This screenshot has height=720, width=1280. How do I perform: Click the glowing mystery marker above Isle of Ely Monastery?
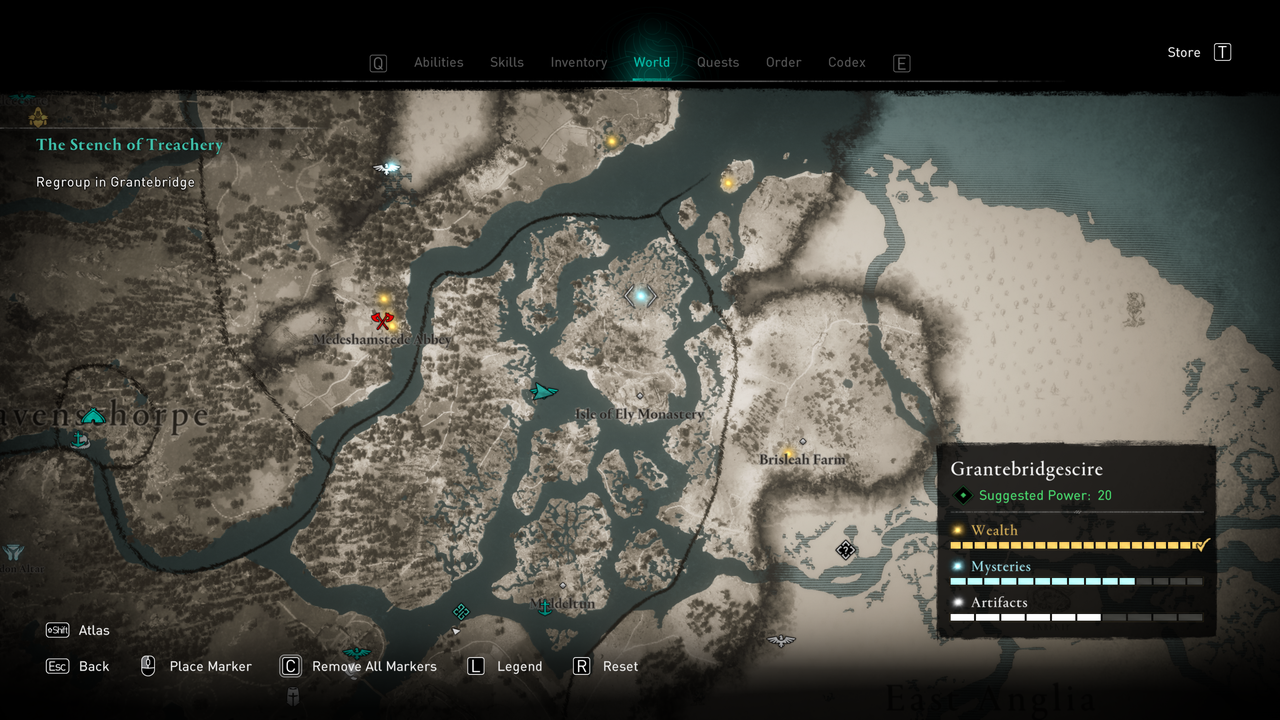pyautogui.click(x=639, y=295)
